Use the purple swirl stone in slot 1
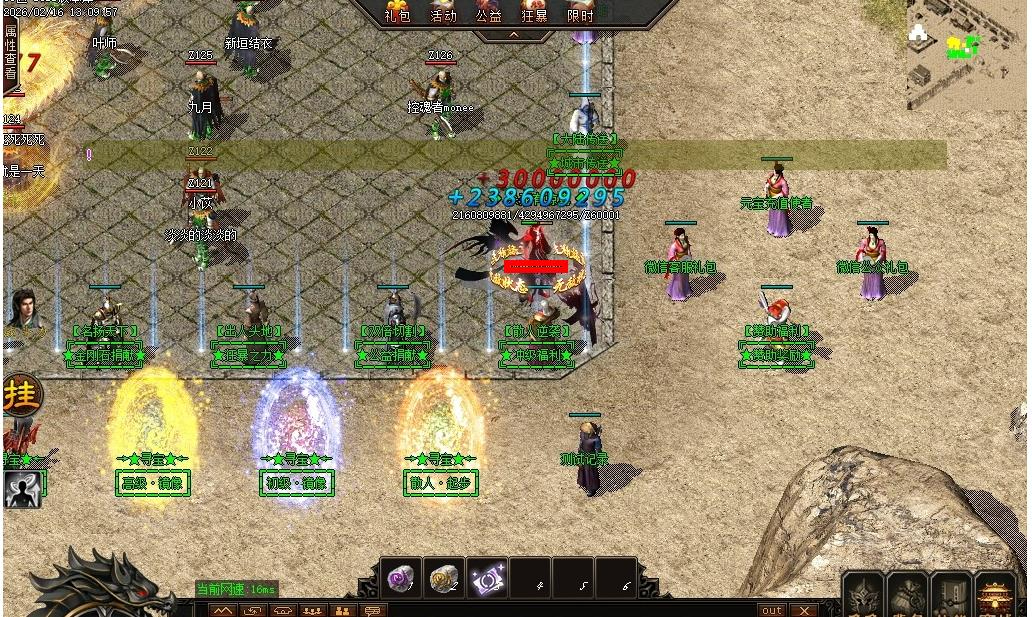Image resolution: width=1032 pixels, height=617 pixels. point(401,578)
